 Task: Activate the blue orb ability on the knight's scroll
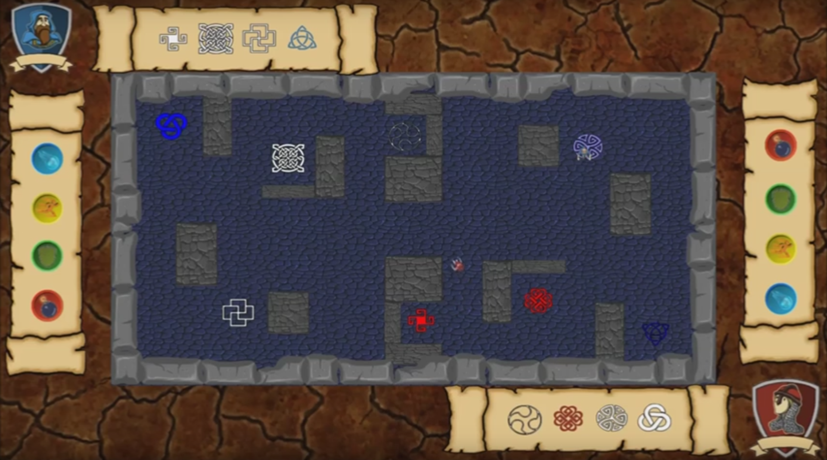780,298
